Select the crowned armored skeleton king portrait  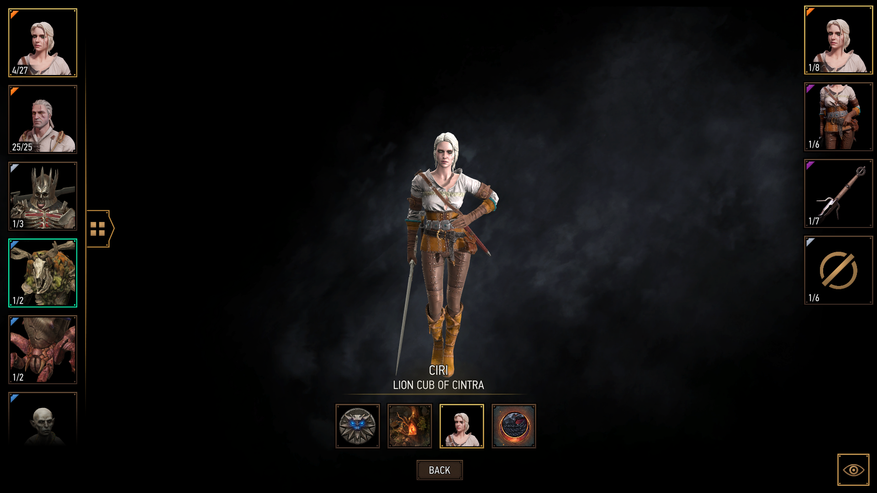point(43,196)
